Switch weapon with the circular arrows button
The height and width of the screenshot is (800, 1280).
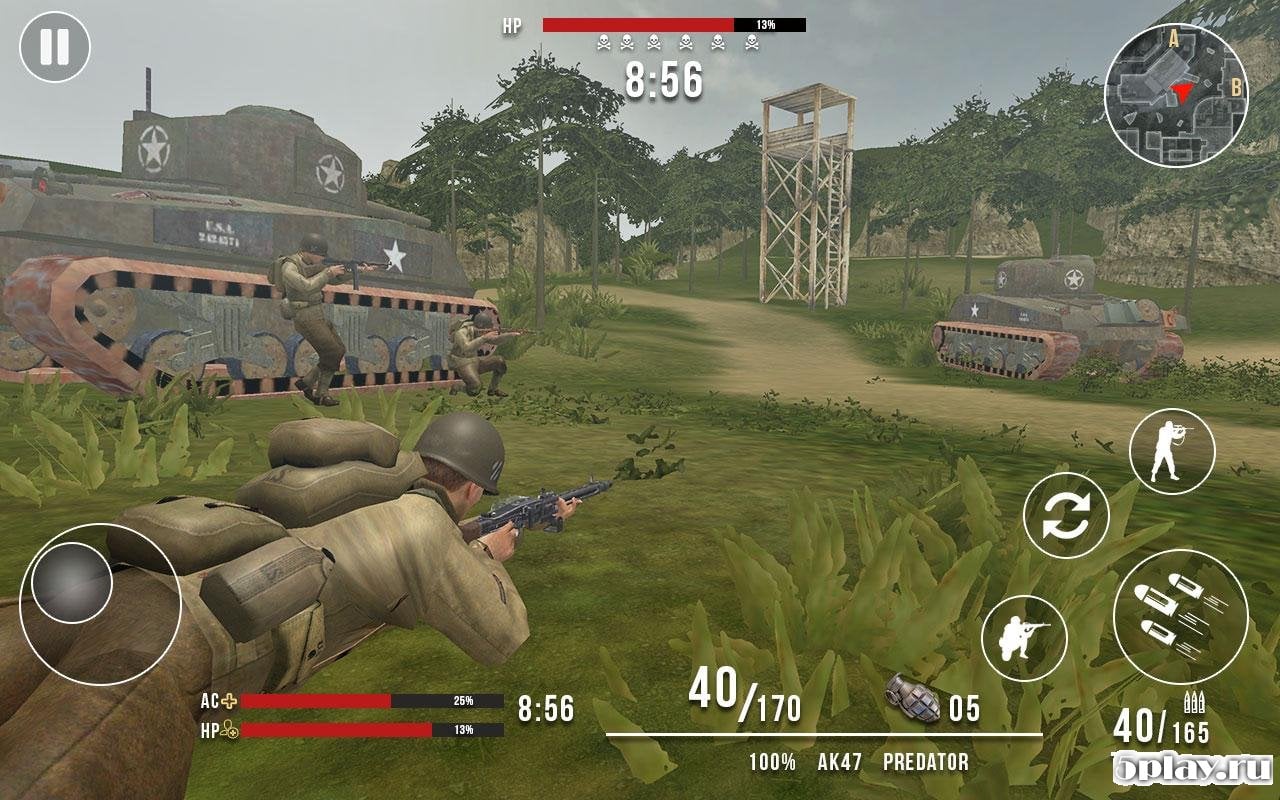[1066, 515]
